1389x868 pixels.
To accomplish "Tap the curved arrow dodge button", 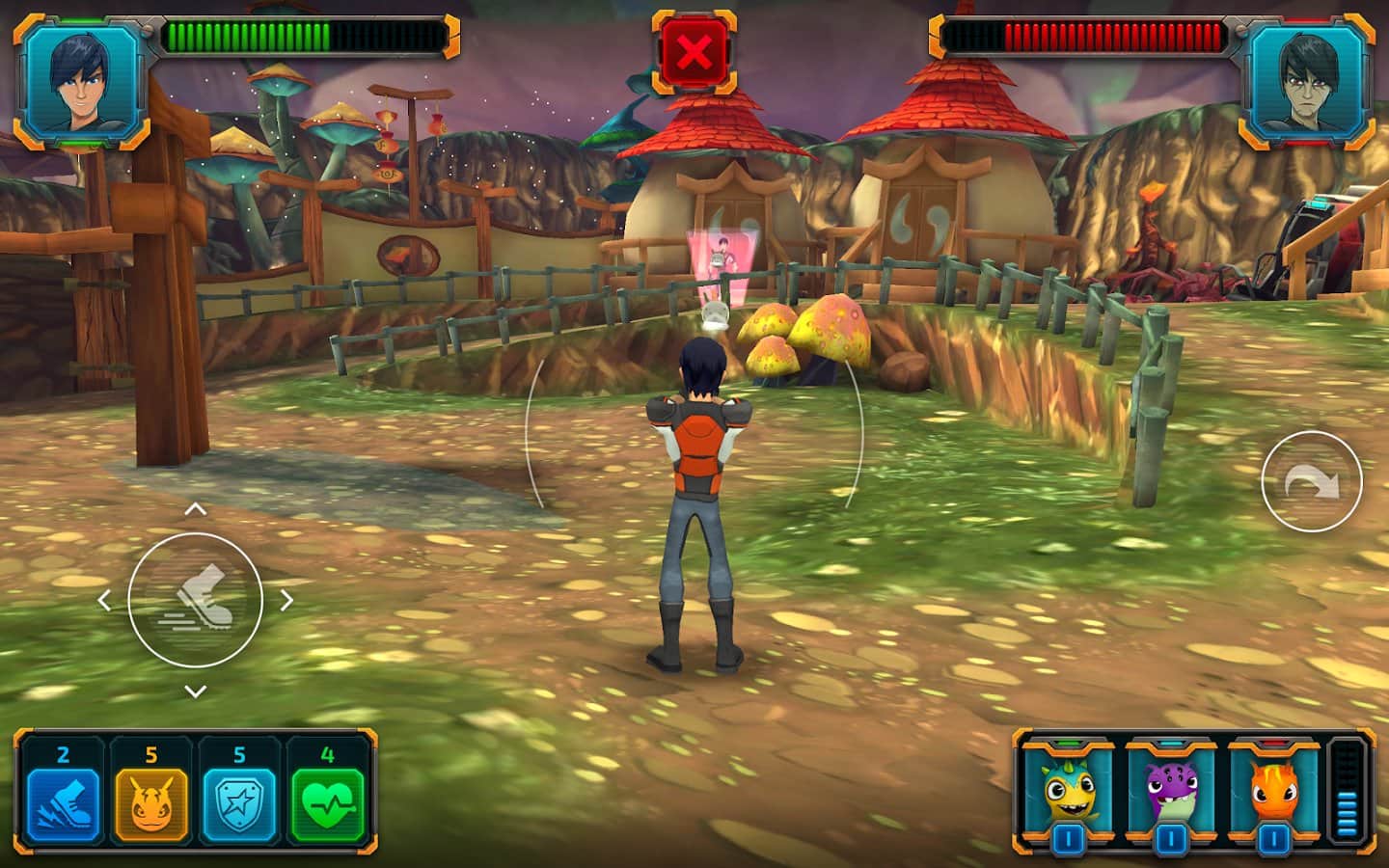I will pyautogui.click(x=1312, y=481).
